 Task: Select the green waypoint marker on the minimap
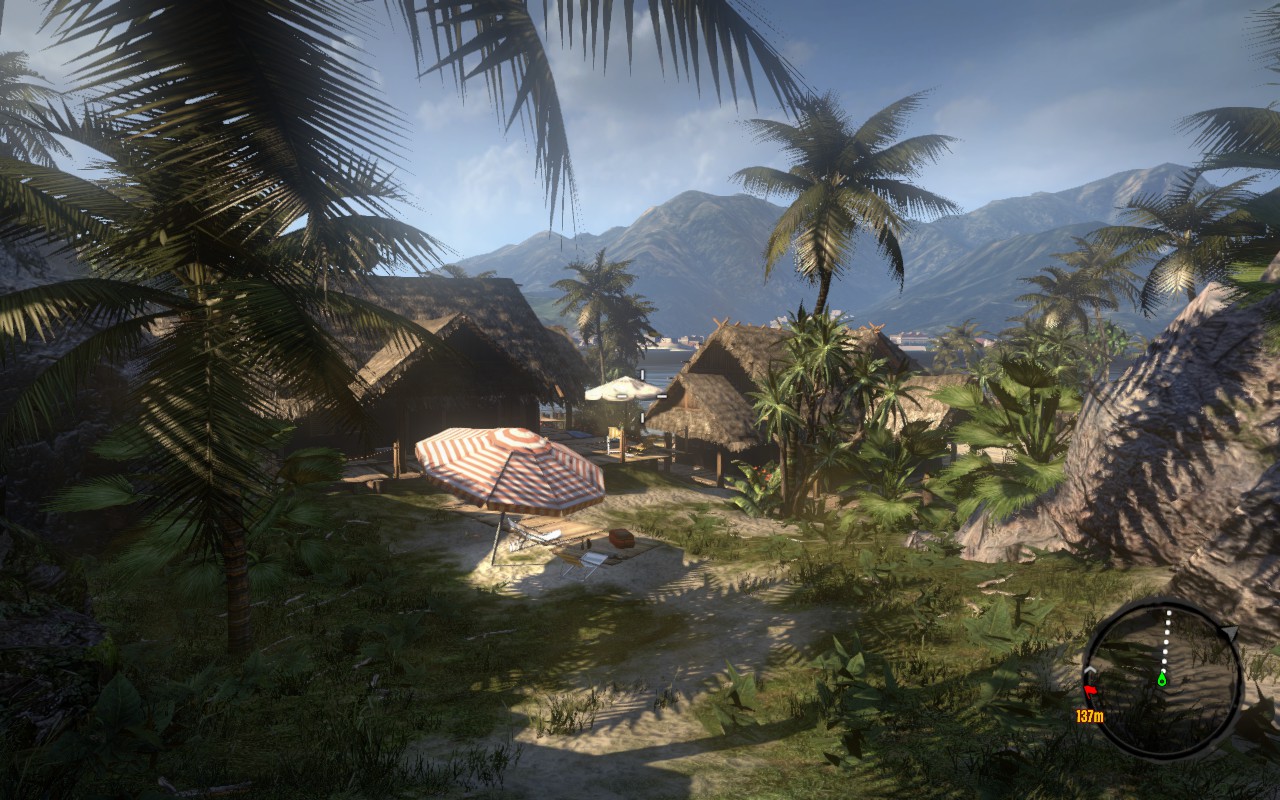click(x=1162, y=679)
